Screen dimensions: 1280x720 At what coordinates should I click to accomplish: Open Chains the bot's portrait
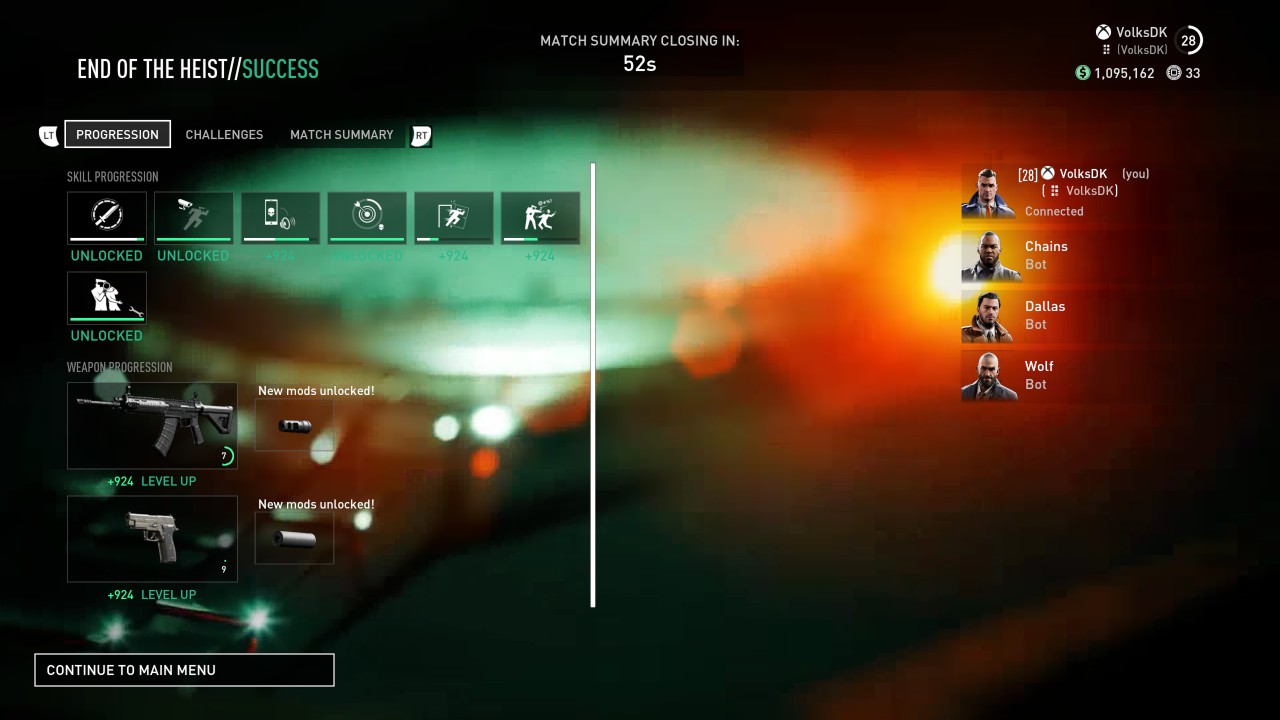pyautogui.click(x=988, y=256)
